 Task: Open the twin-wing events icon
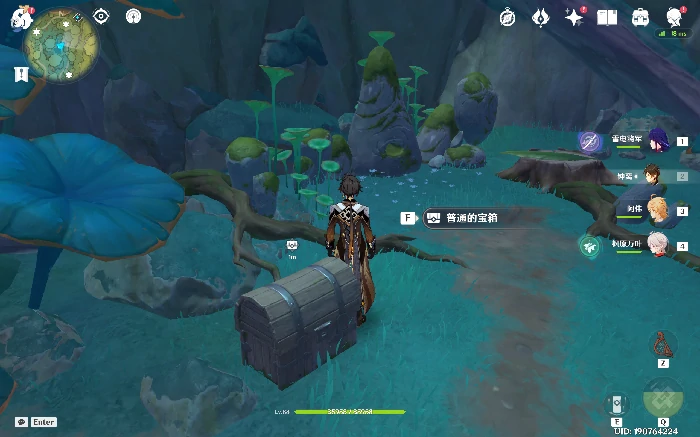pyautogui.click(x=541, y=17)
